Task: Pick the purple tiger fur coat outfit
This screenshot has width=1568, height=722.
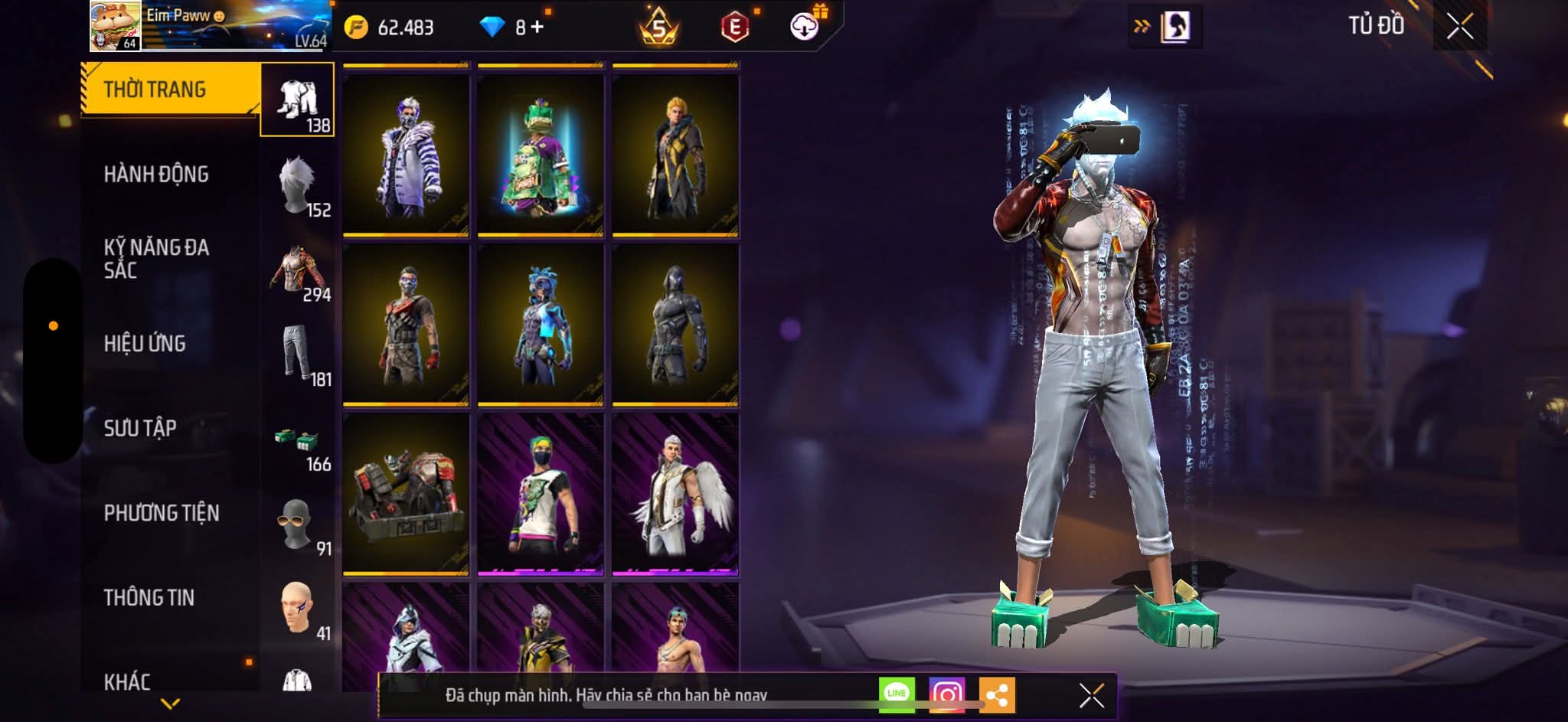Action: click(x=406, y=154)
